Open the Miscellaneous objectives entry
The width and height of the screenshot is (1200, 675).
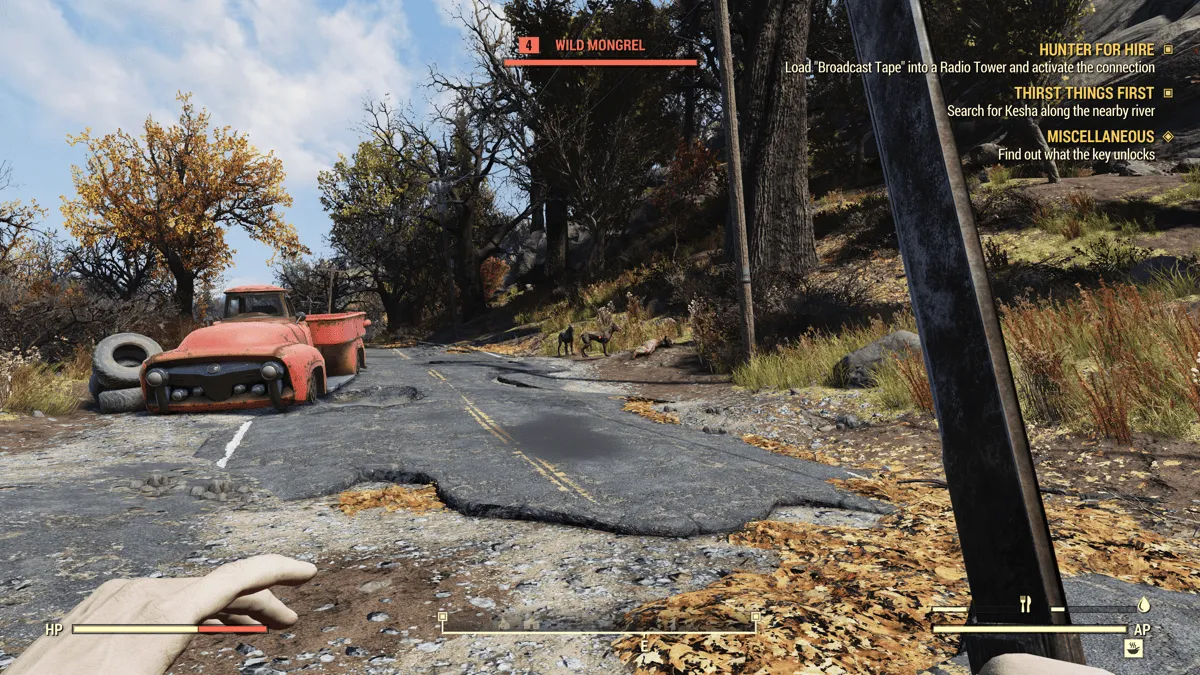(x=1100, y=136)
